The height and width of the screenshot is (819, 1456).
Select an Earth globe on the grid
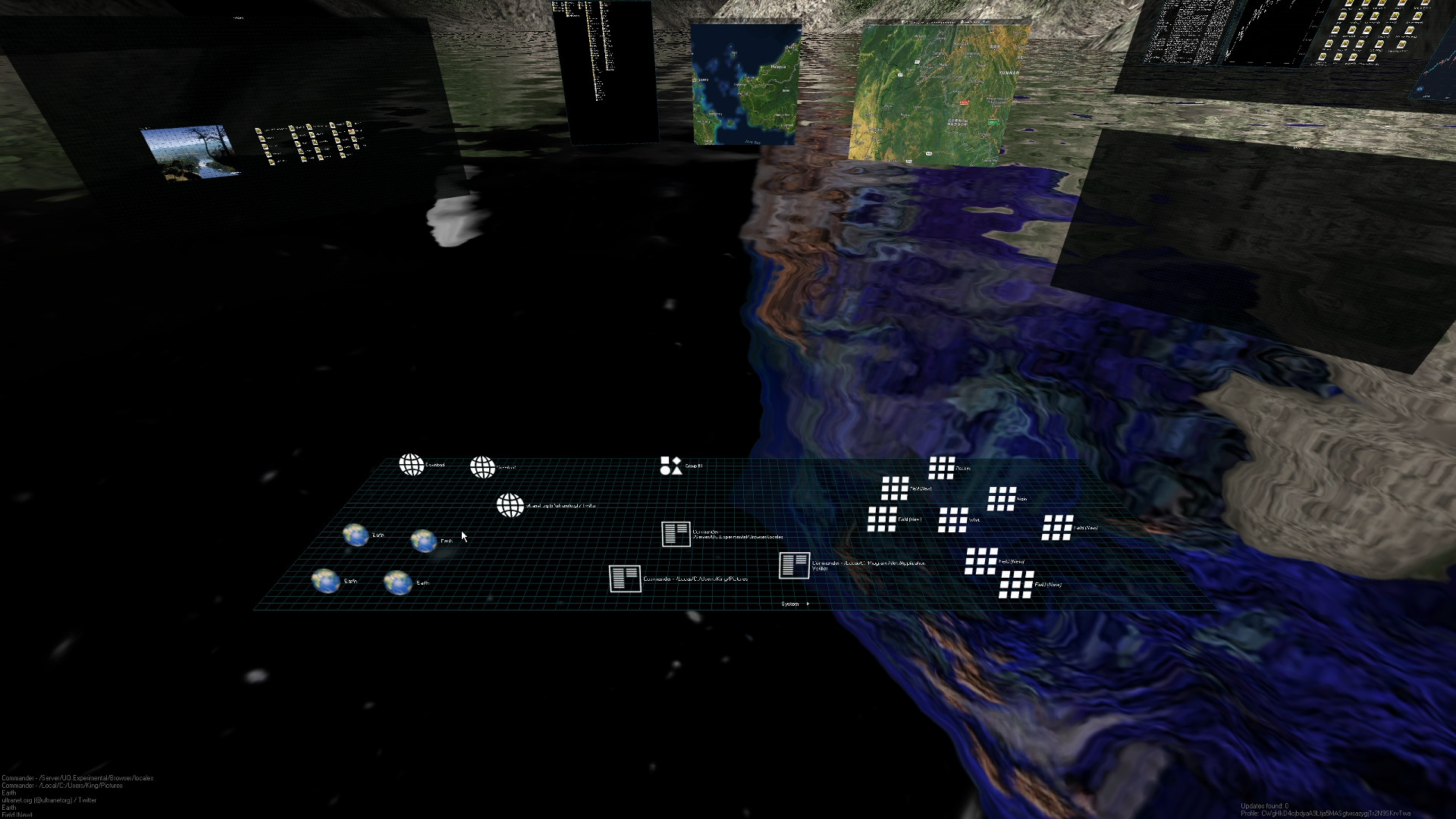(356, 535)
